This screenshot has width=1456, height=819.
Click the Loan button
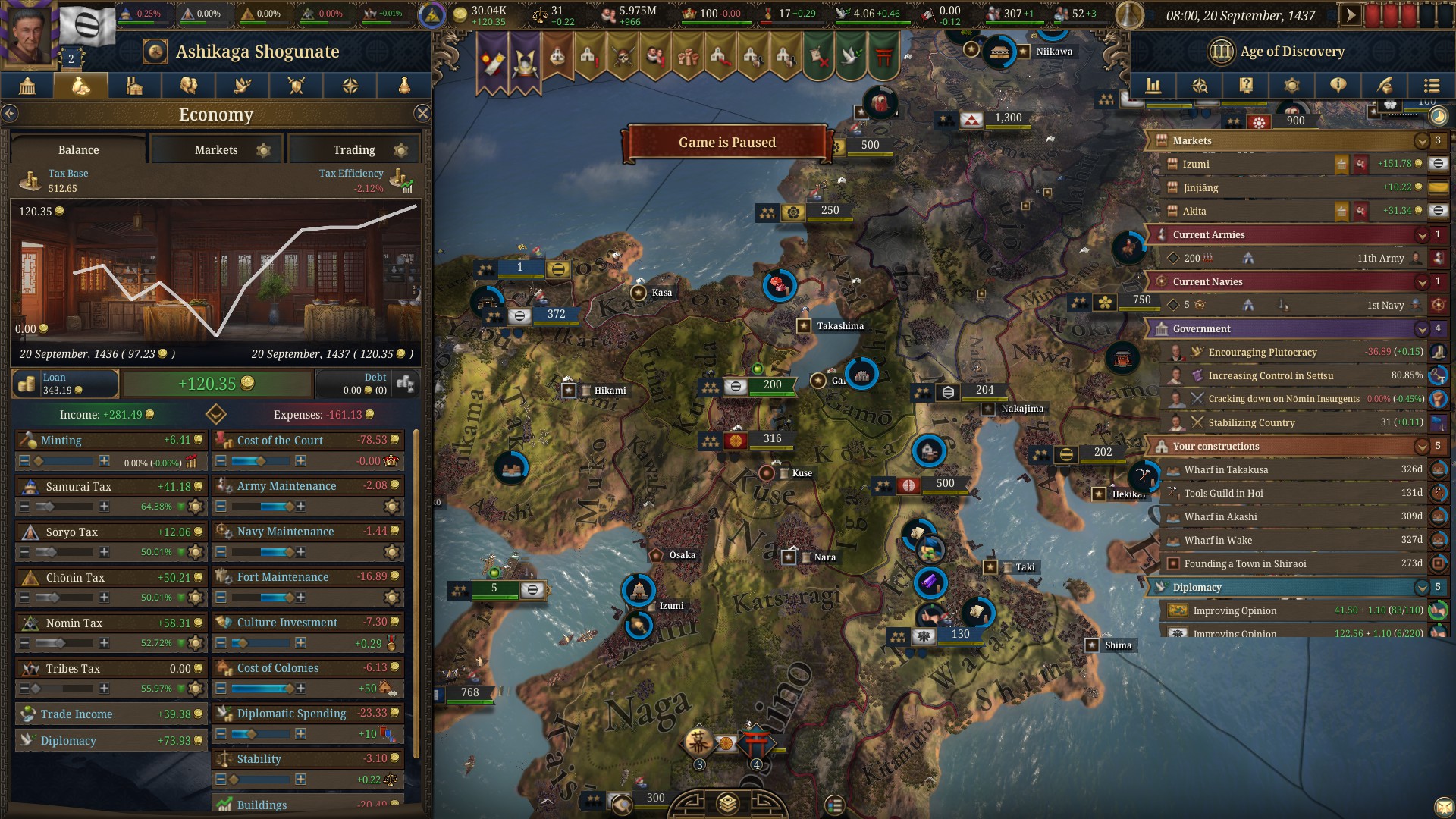(64, 384)
